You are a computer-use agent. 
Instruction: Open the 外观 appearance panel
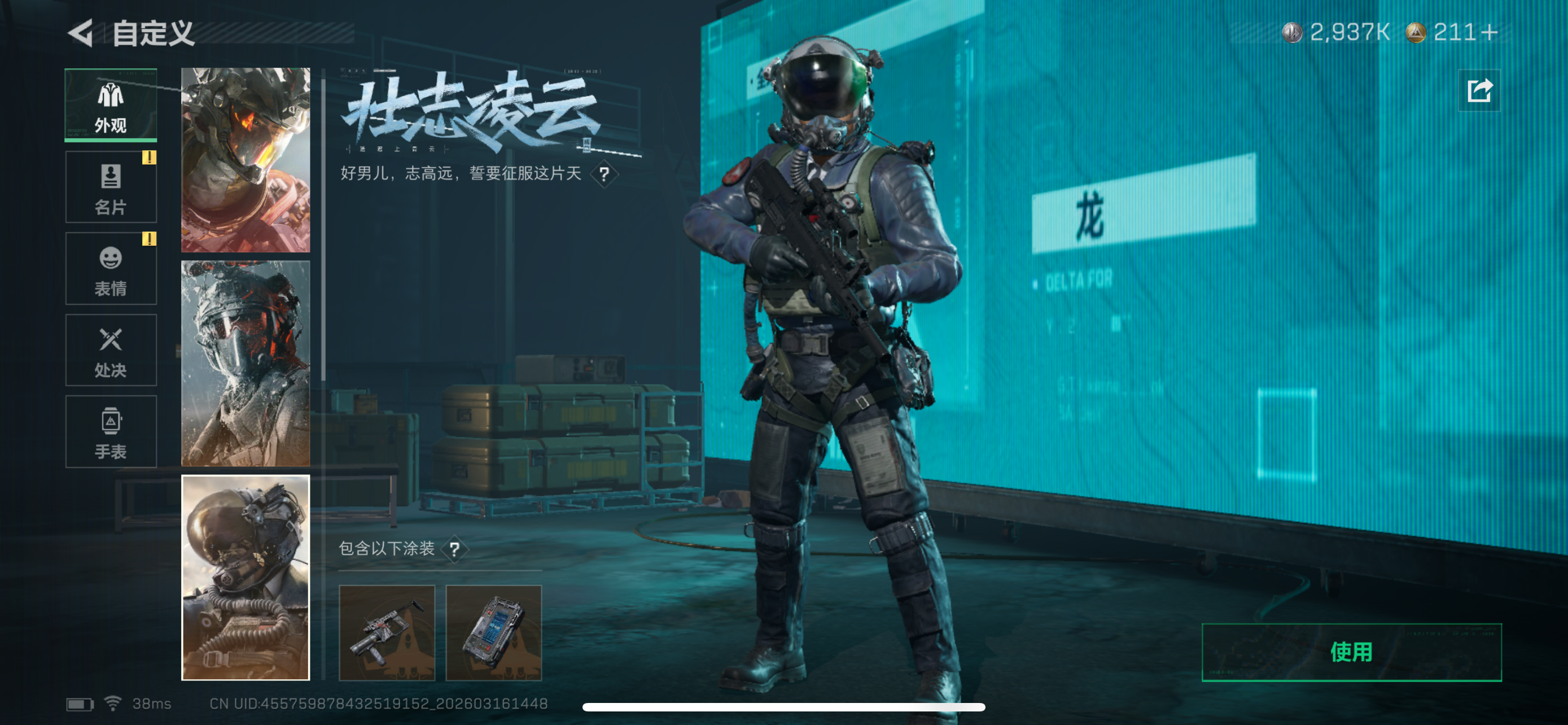(x=110, y=103)
